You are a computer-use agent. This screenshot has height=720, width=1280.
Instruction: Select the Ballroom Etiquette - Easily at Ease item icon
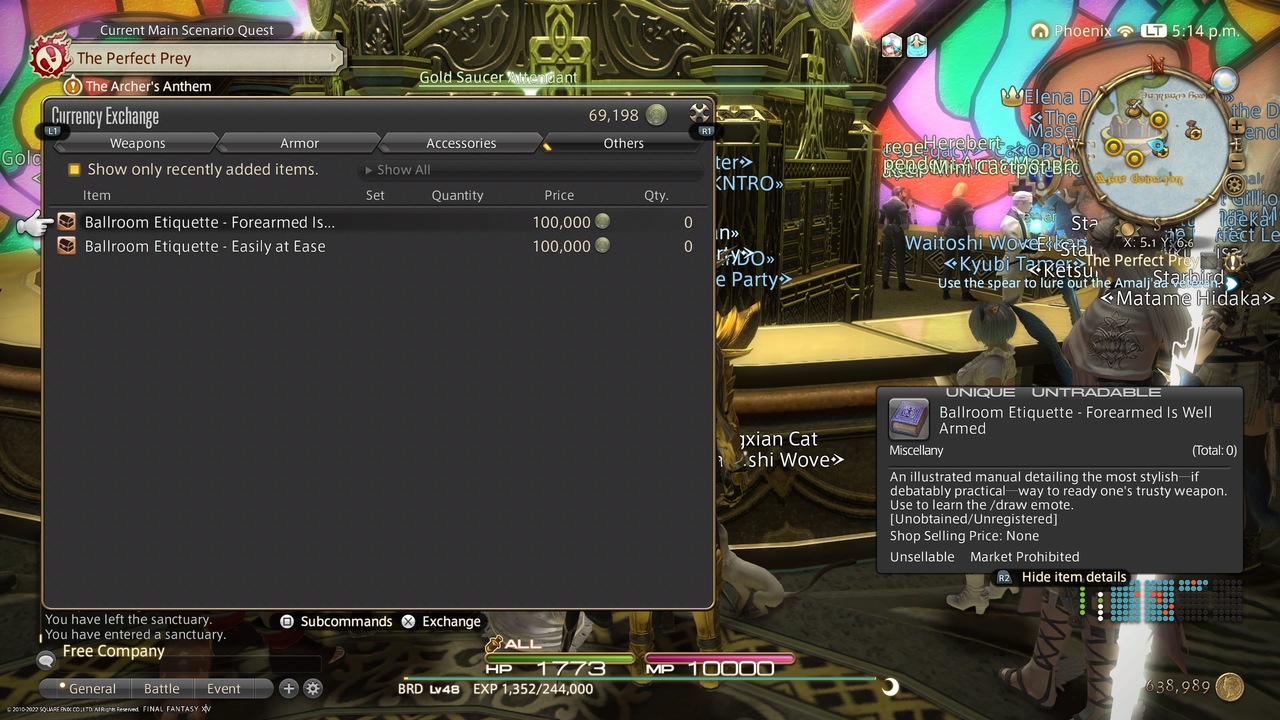tap(66, 246)
